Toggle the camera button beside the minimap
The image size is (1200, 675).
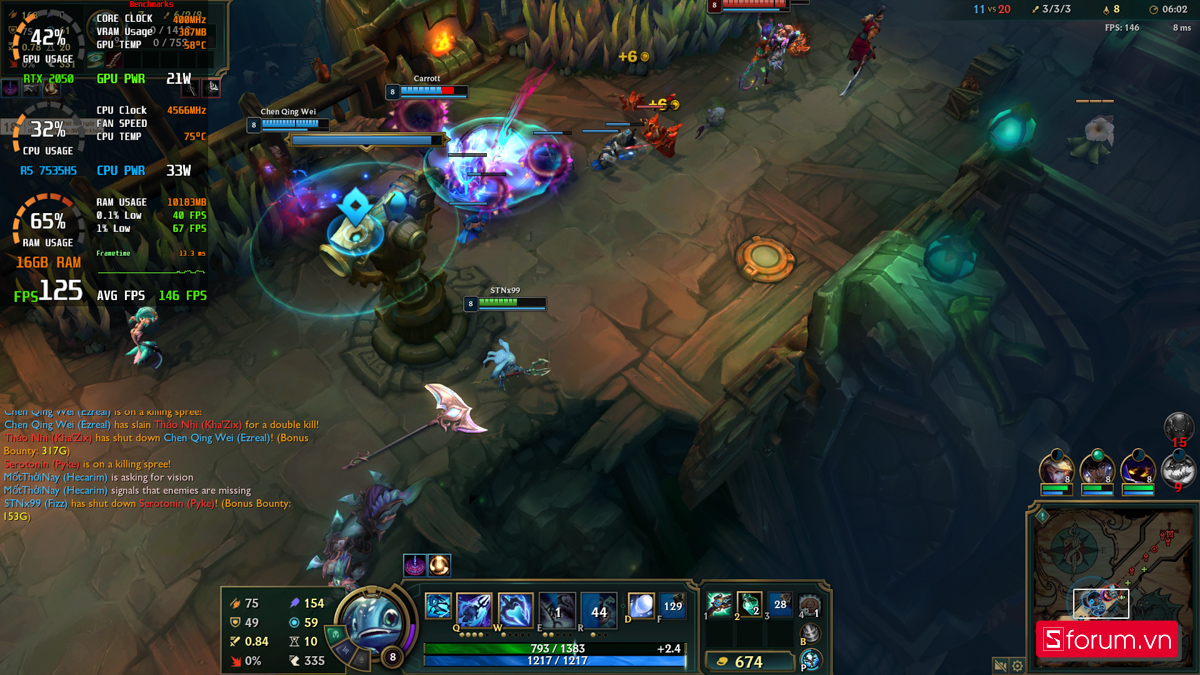coord(1000,665)
